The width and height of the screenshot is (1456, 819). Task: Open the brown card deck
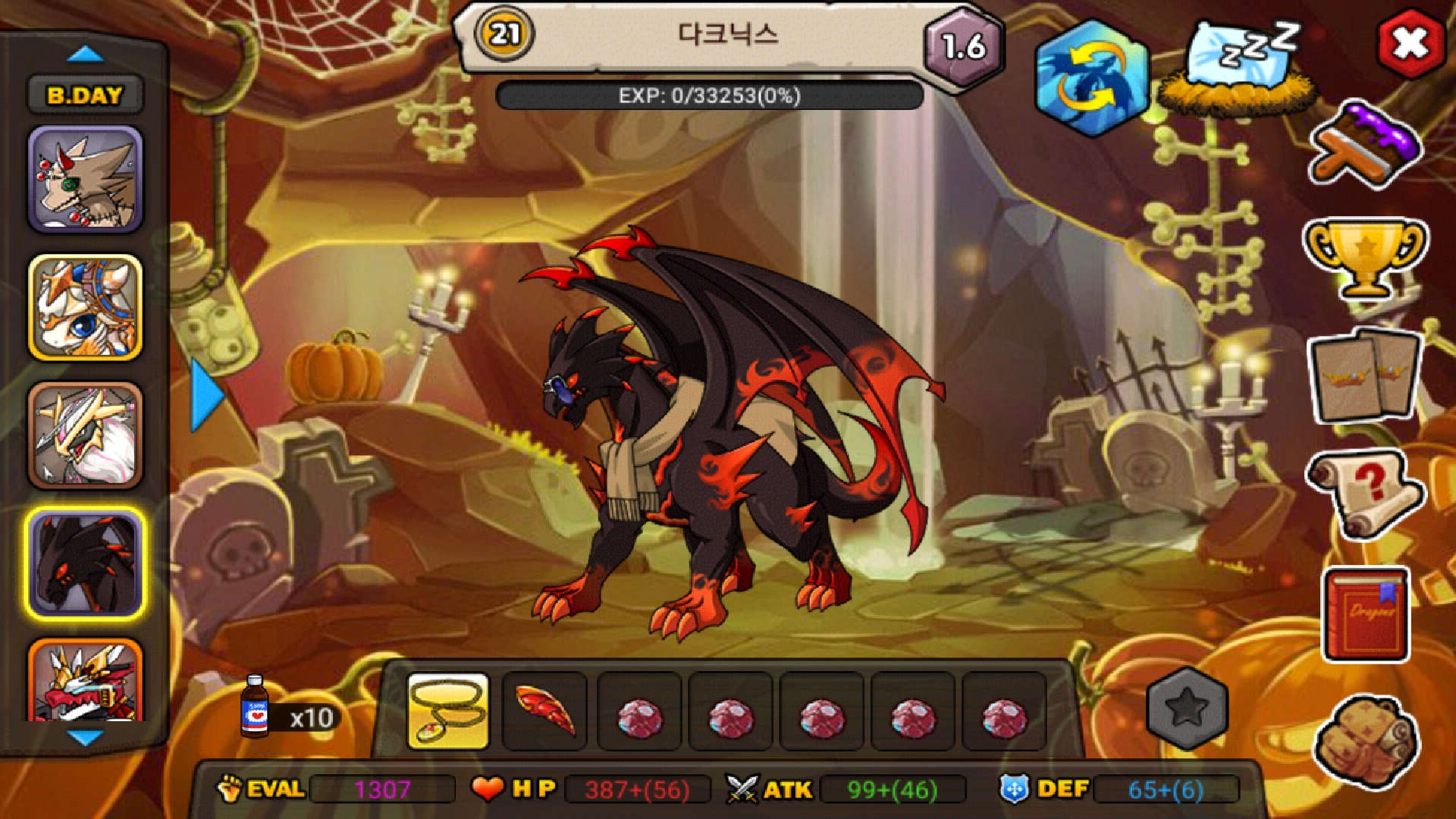click(1364, 375)
